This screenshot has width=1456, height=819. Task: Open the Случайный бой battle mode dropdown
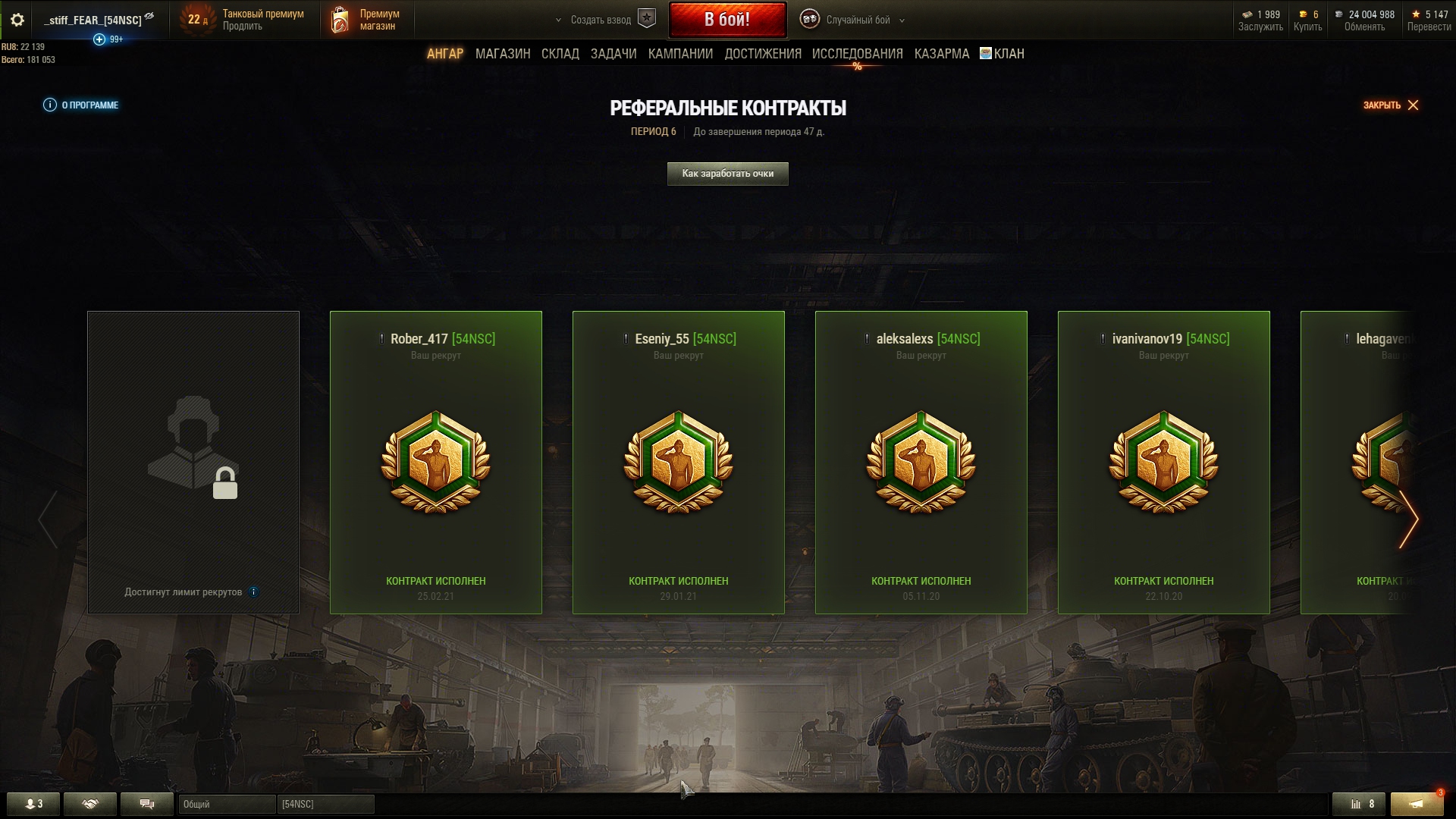(858, 20)
